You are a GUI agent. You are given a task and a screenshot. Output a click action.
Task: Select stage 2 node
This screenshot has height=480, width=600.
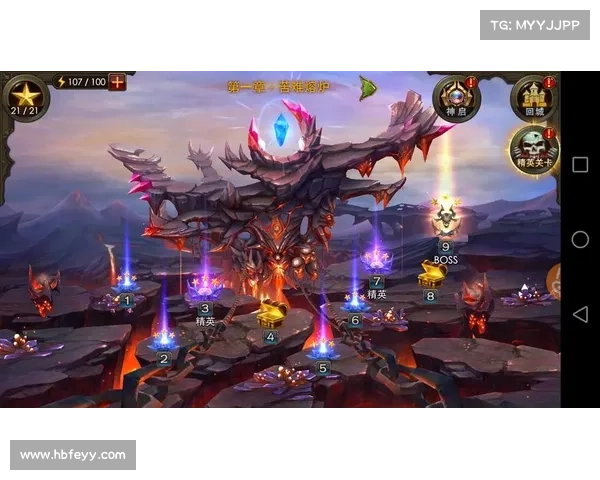click(x=164, y=342)
